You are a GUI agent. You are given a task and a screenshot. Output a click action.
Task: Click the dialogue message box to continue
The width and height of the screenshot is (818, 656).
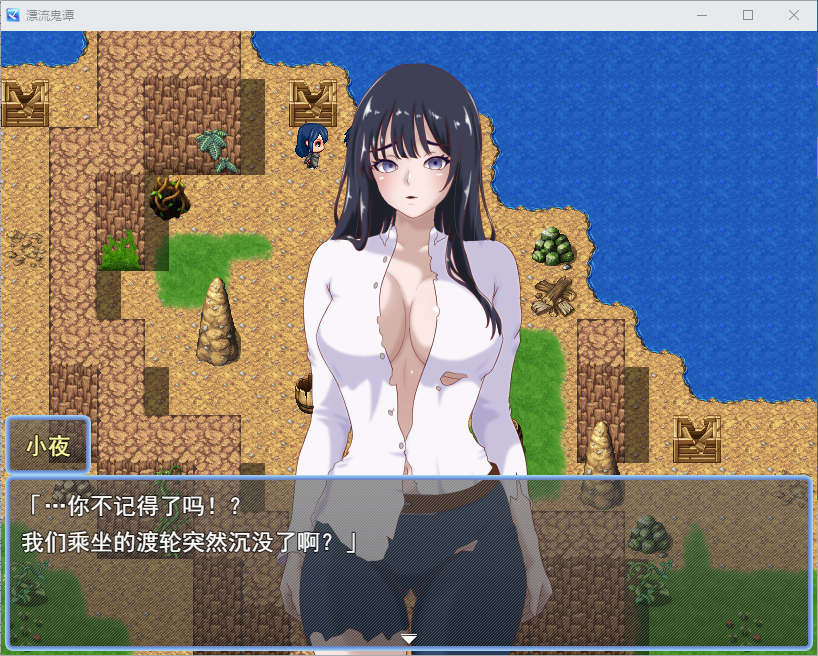point(408,562)
